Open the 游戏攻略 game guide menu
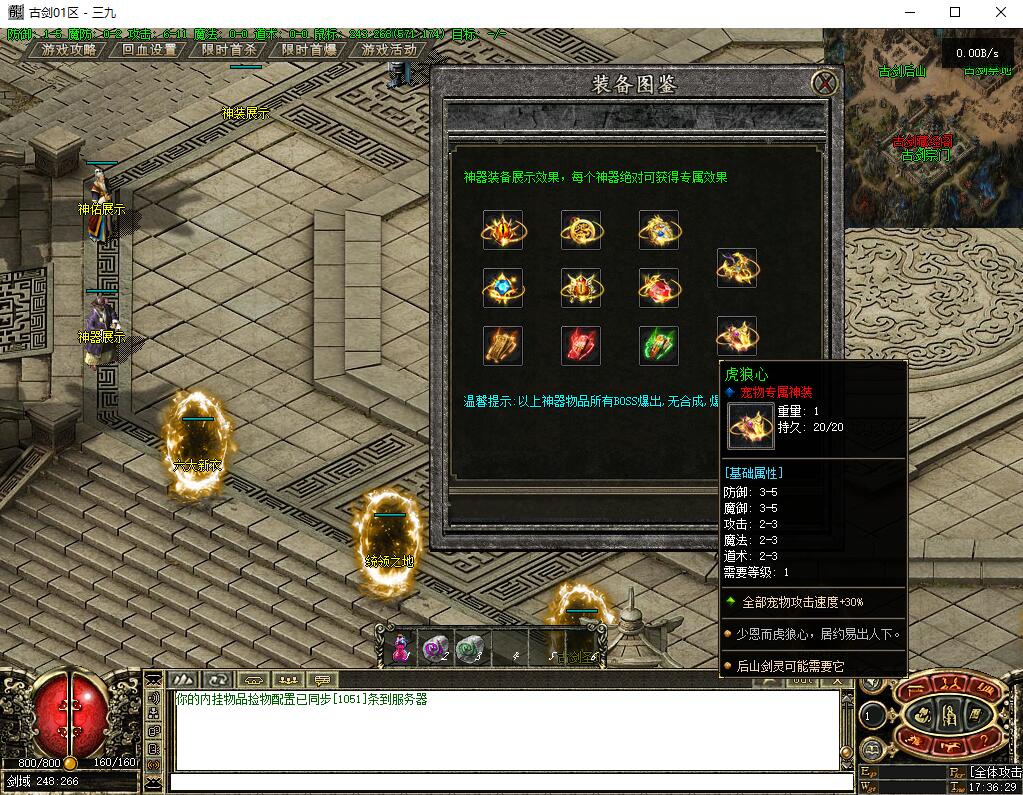Screen dimensions: 1023x795 coord(70,49)
